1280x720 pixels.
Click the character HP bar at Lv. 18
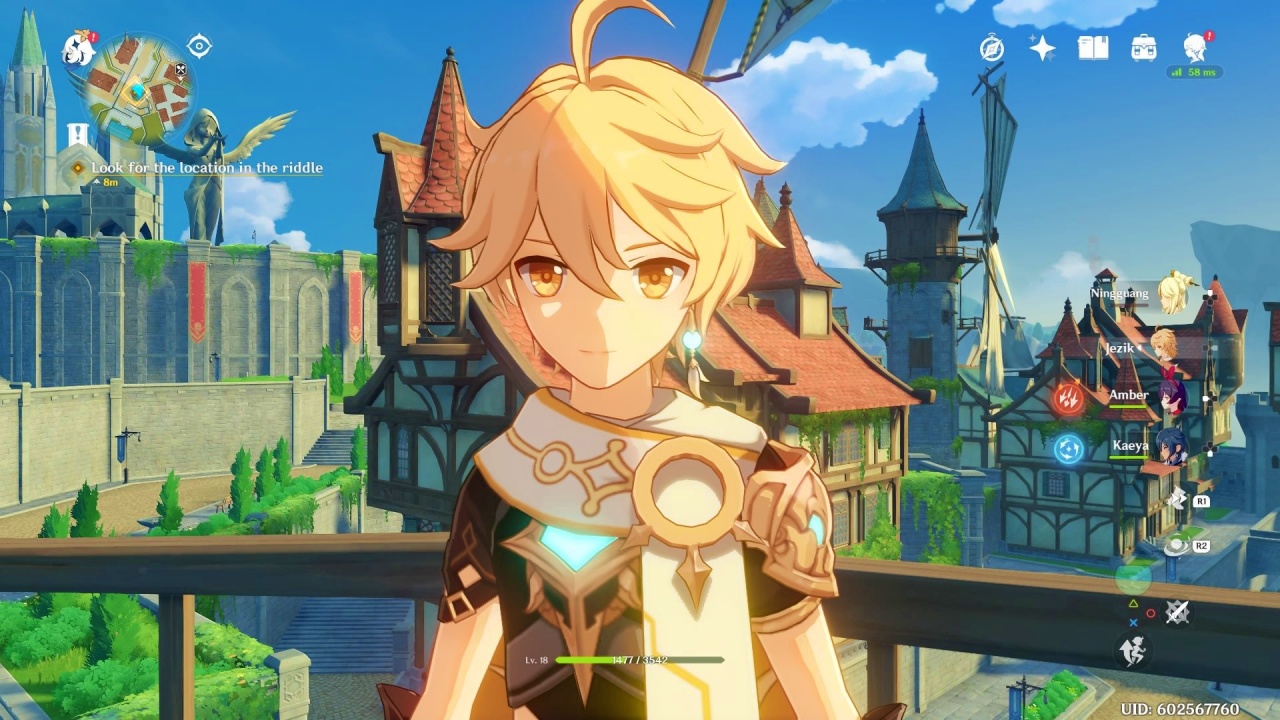click(x=640, y=660)
